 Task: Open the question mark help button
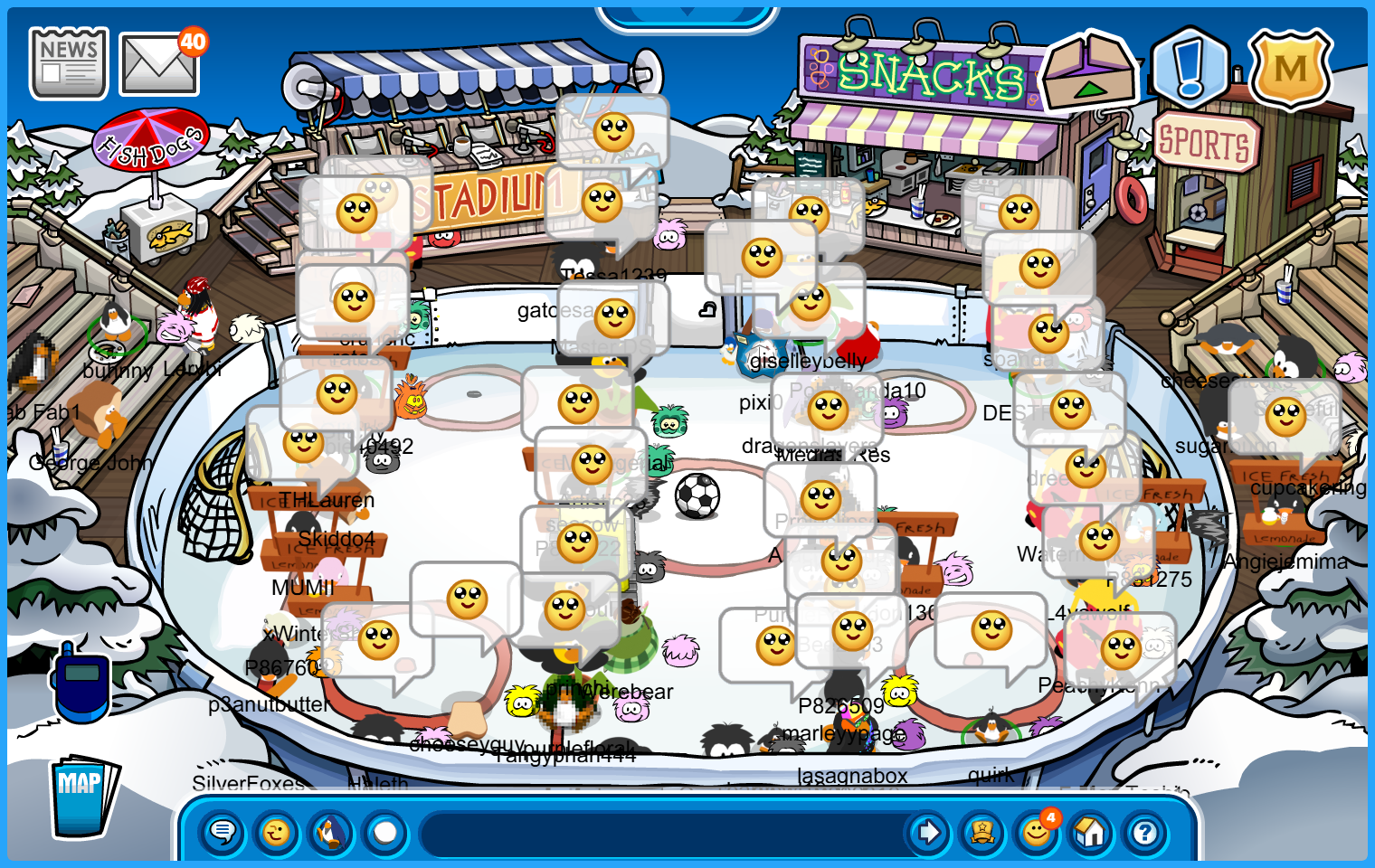(1145, 832)
